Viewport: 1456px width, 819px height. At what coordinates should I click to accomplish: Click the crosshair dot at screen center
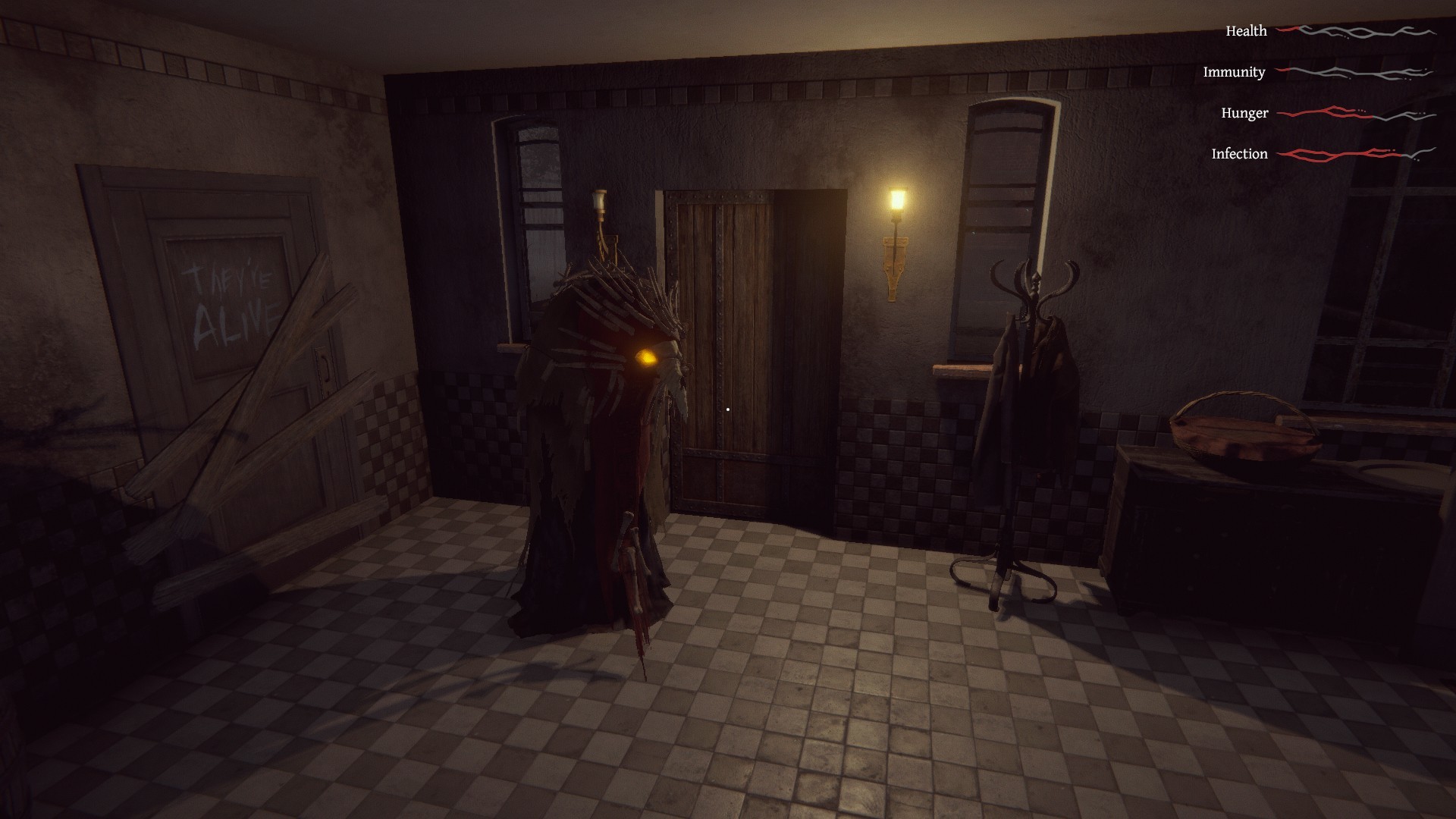(x=728, y=409)
